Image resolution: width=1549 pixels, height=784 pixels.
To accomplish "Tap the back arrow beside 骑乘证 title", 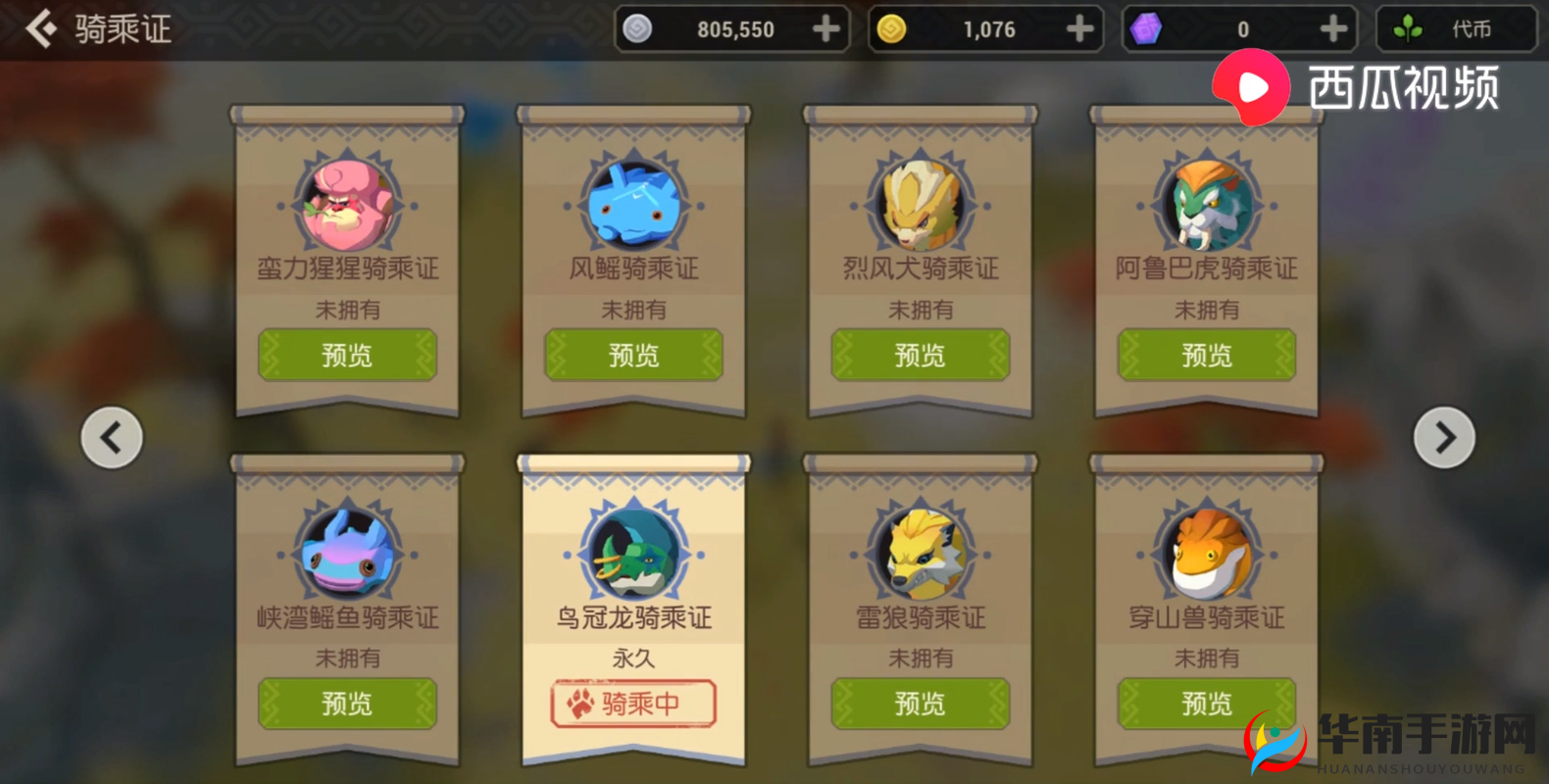I will coord(39,27).
